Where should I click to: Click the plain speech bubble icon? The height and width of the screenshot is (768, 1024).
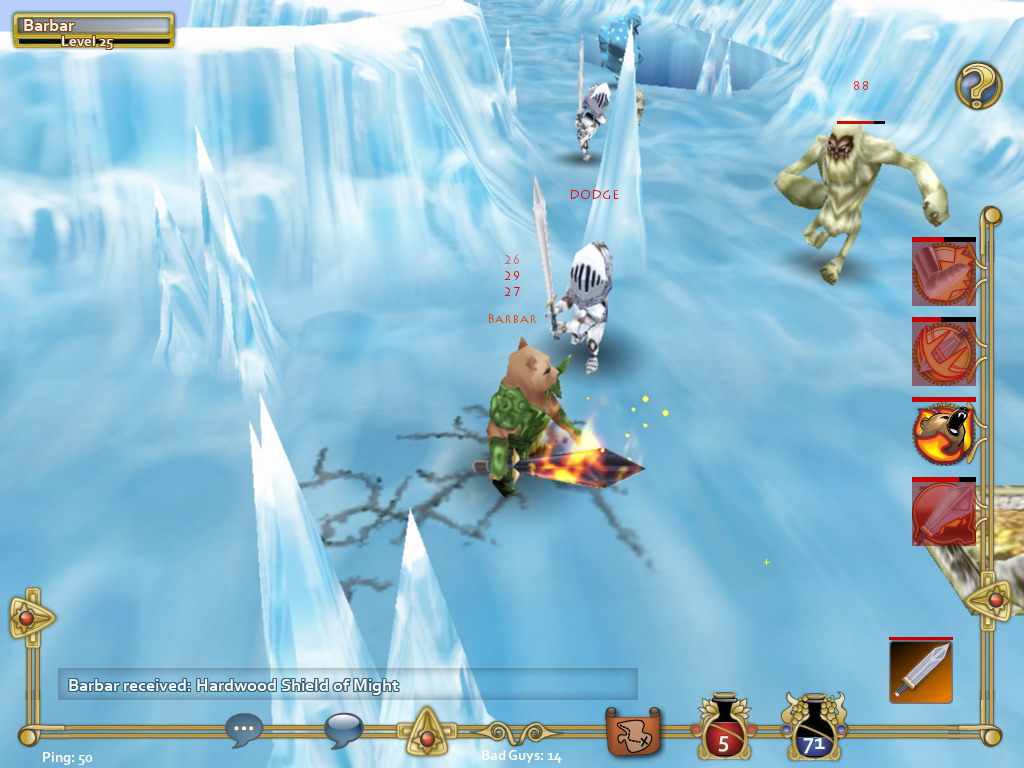point(343,730)
